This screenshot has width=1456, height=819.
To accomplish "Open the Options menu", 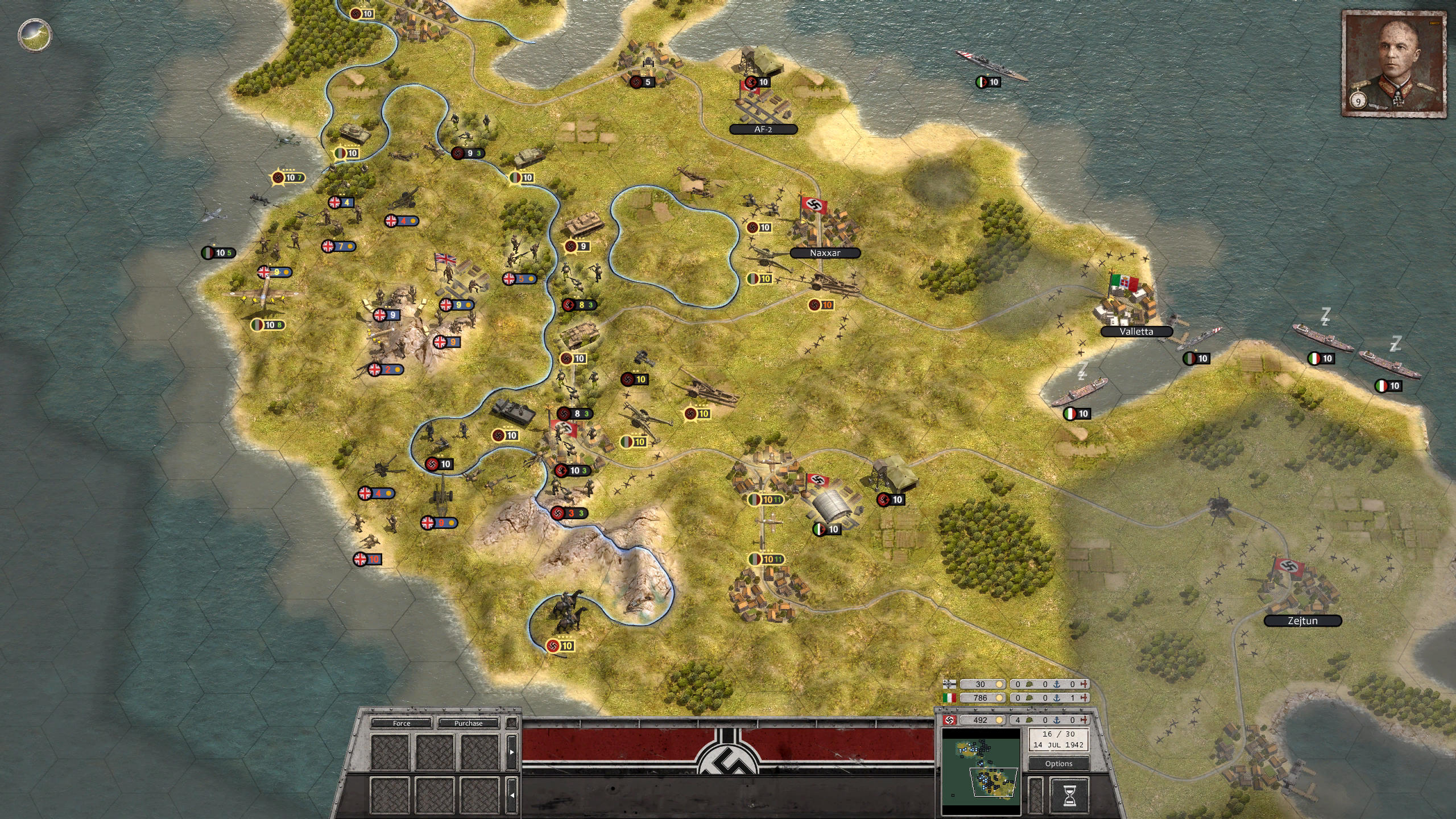I will click(1058, 764).
